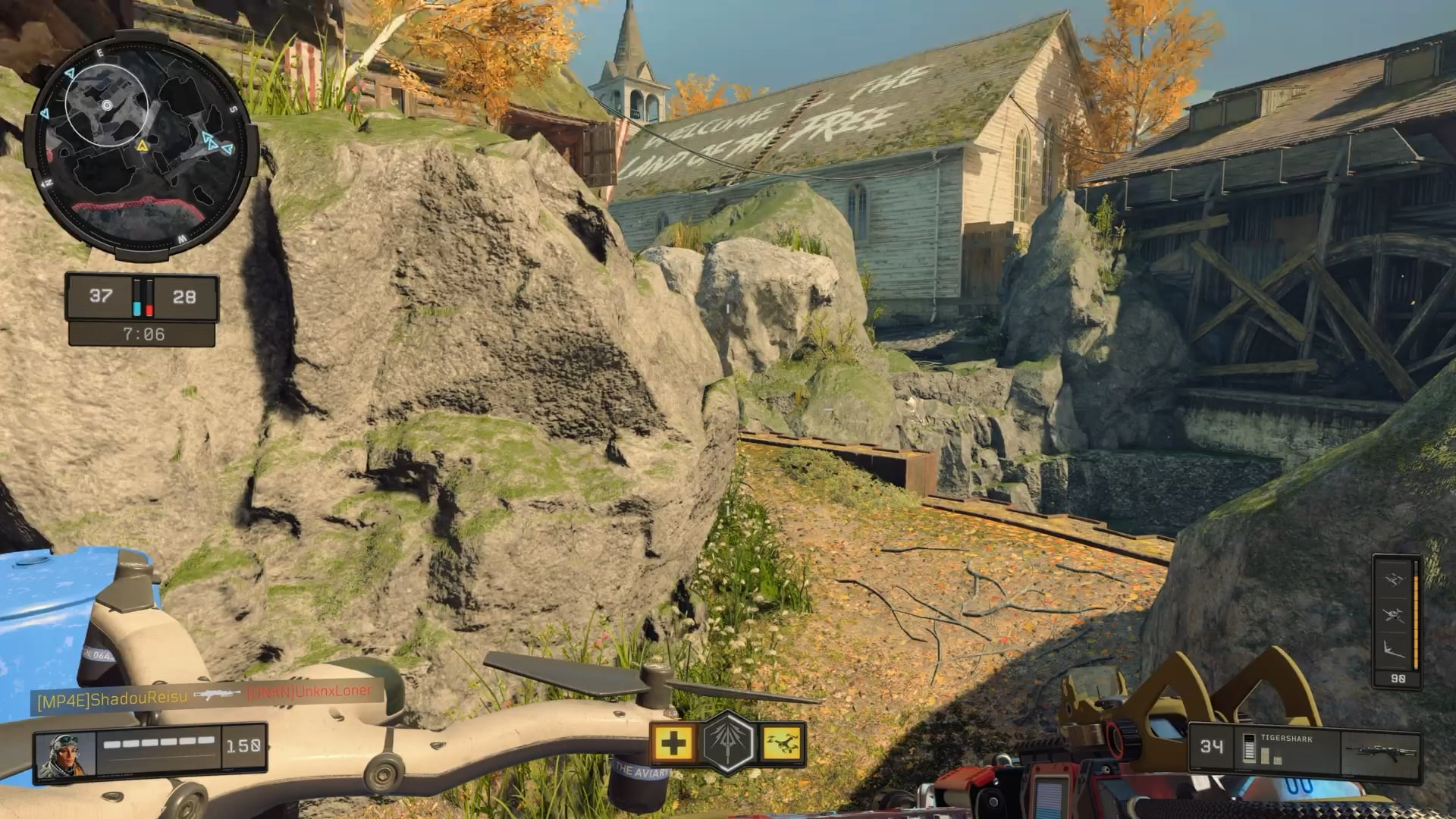Open the scorestreaks panel showing 90
1456x819 pixels.
pyautogui.click(x=1397, y=622)
